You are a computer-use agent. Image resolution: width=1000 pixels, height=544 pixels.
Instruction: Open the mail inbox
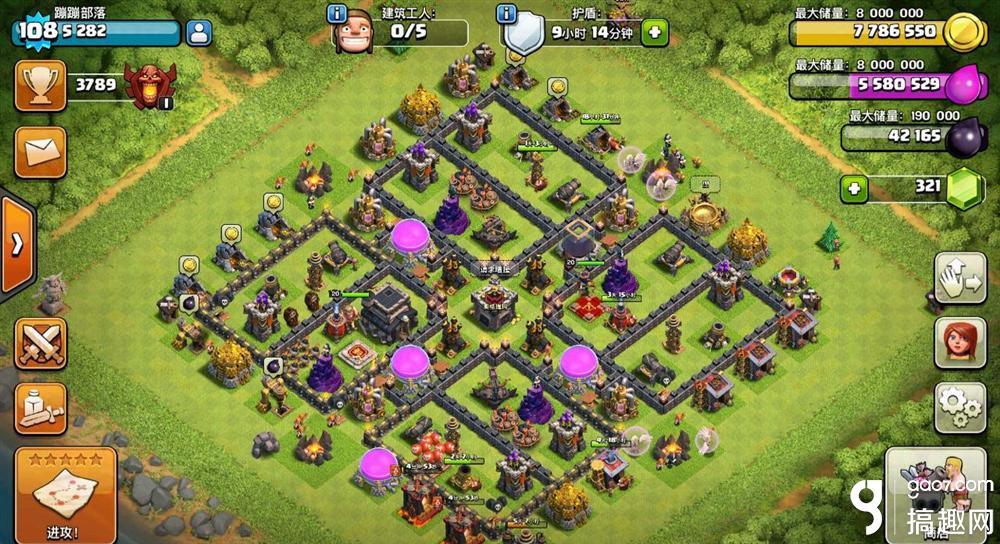pos(40,152)
